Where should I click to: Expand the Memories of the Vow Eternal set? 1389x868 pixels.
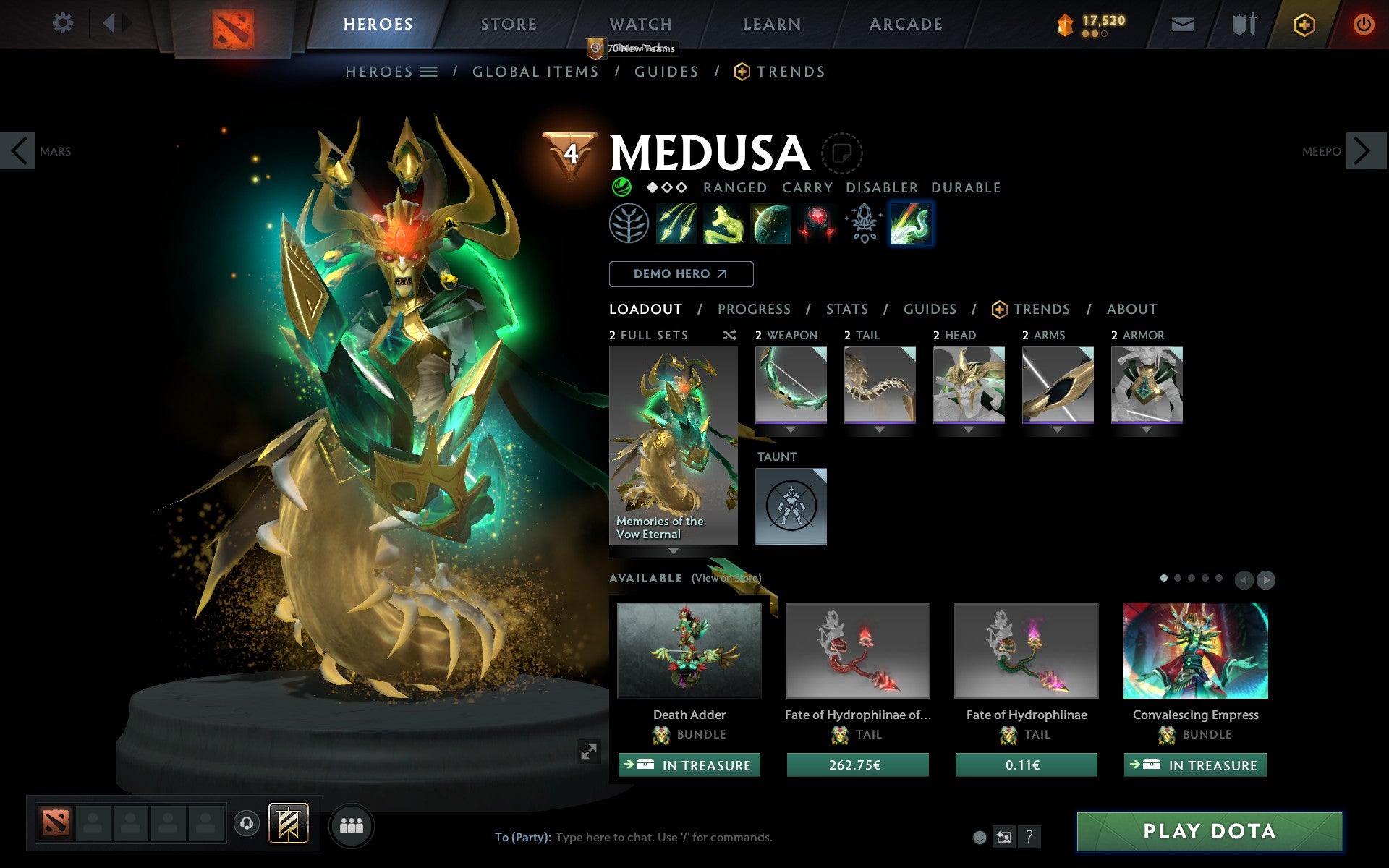(x=673, y=551)
